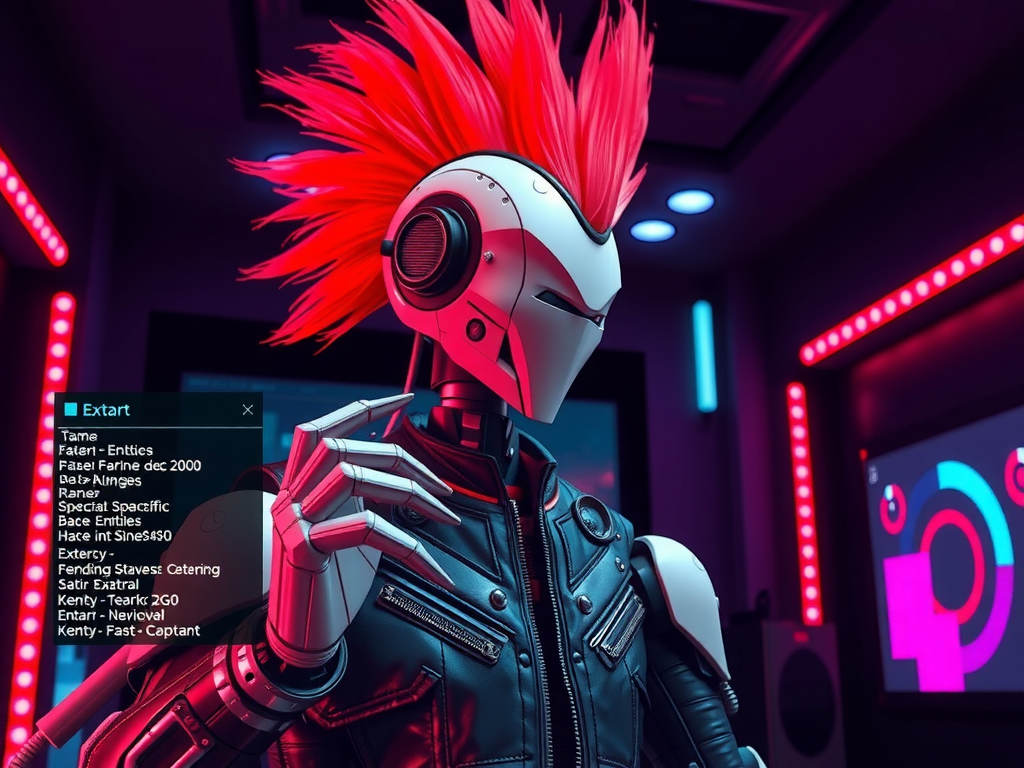Select the Raner list item
1024x768 pixels.
click(79, 492)
